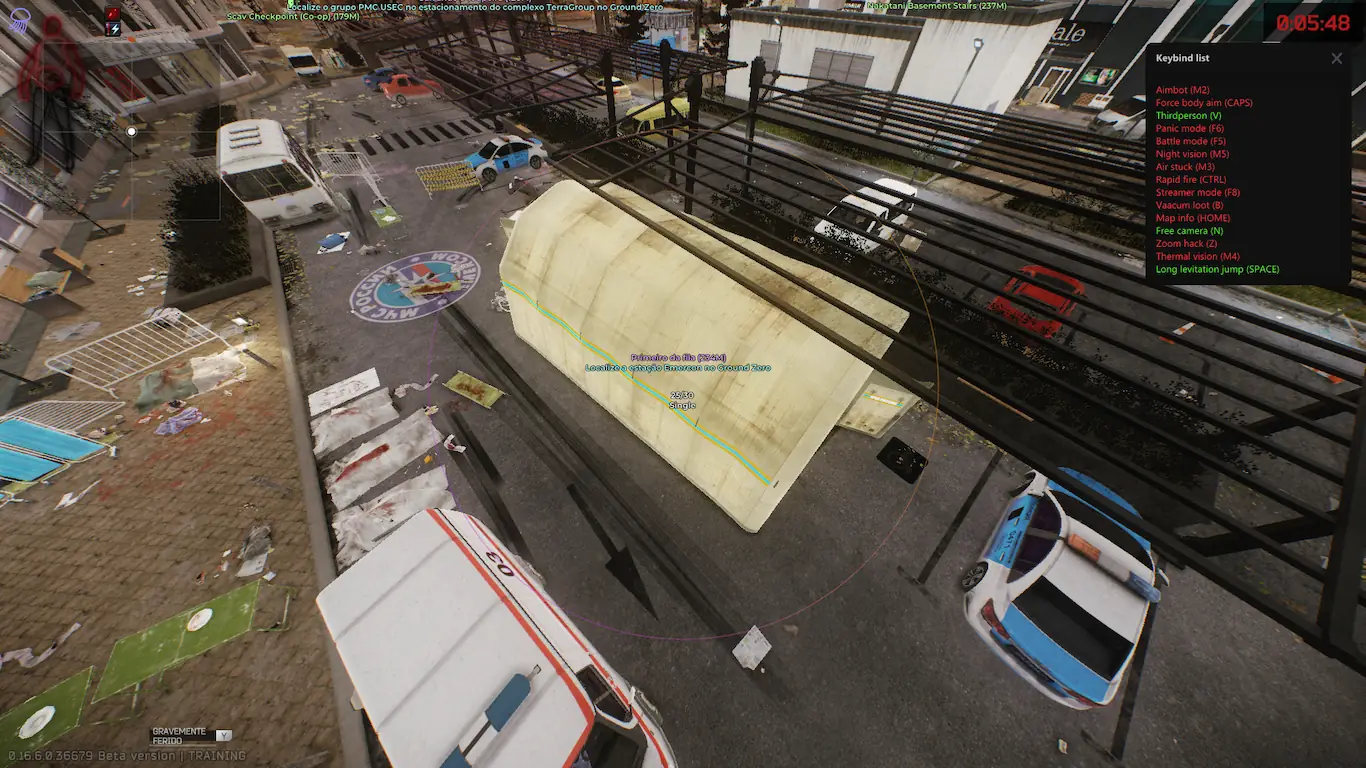This screenshot has height=768, width=1366.
Task: Click the lightning bolt status icon
Action: (112, 29)
